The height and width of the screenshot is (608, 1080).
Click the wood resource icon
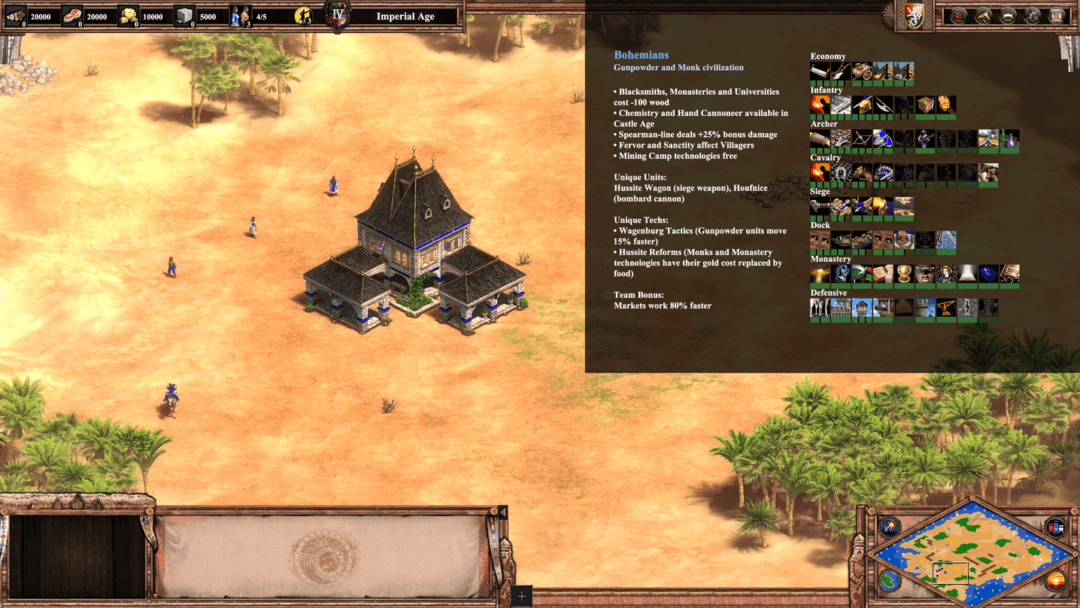(x=16, y=15)
